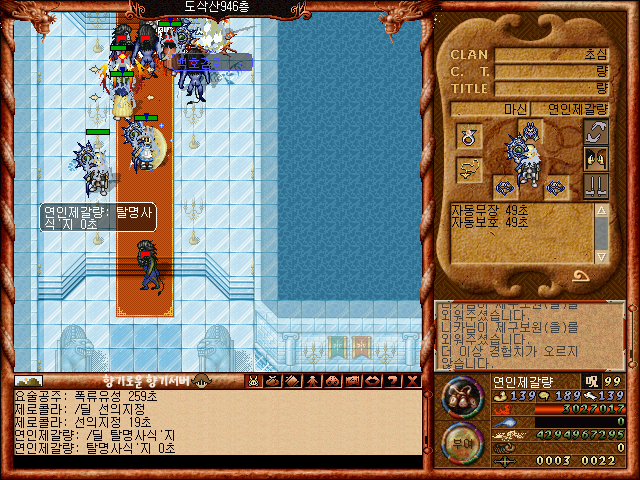Click the two faces button
This screenshot has width=640, height=480.
596,158
